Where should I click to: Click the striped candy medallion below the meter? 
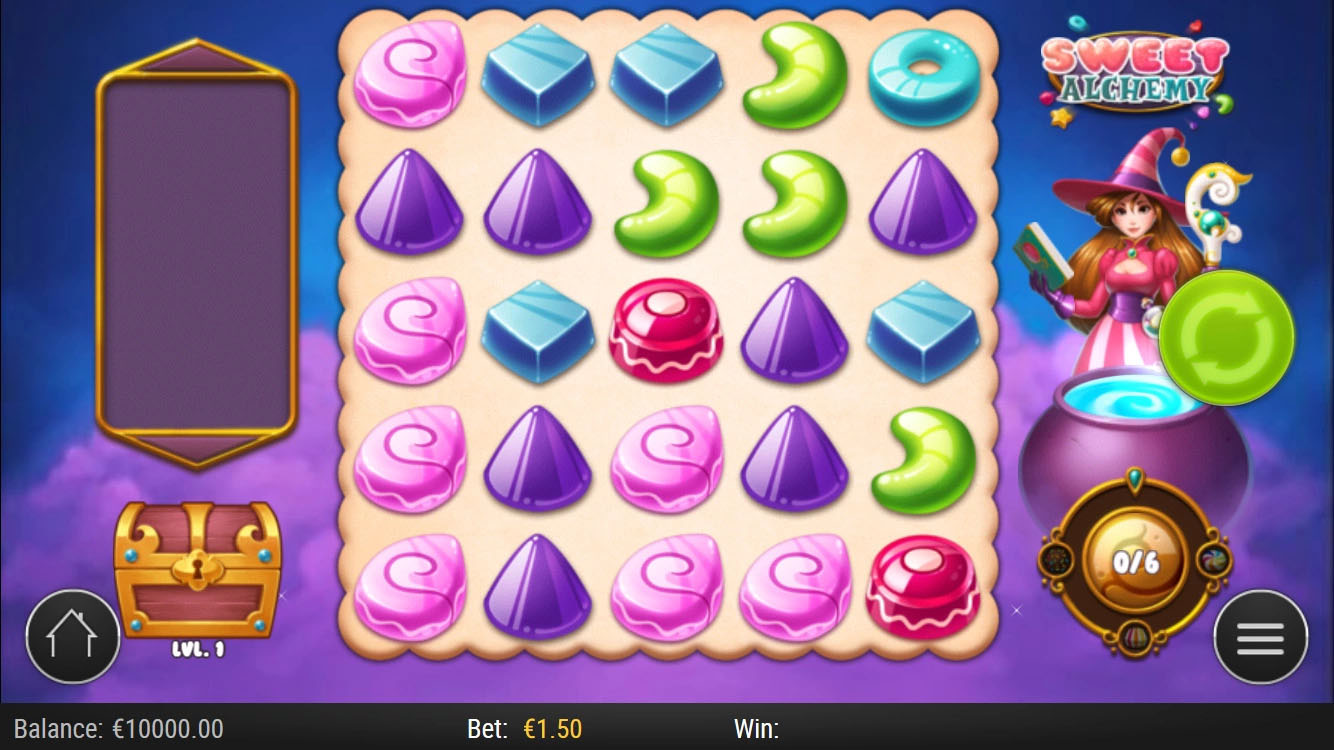click(1134, 637)
